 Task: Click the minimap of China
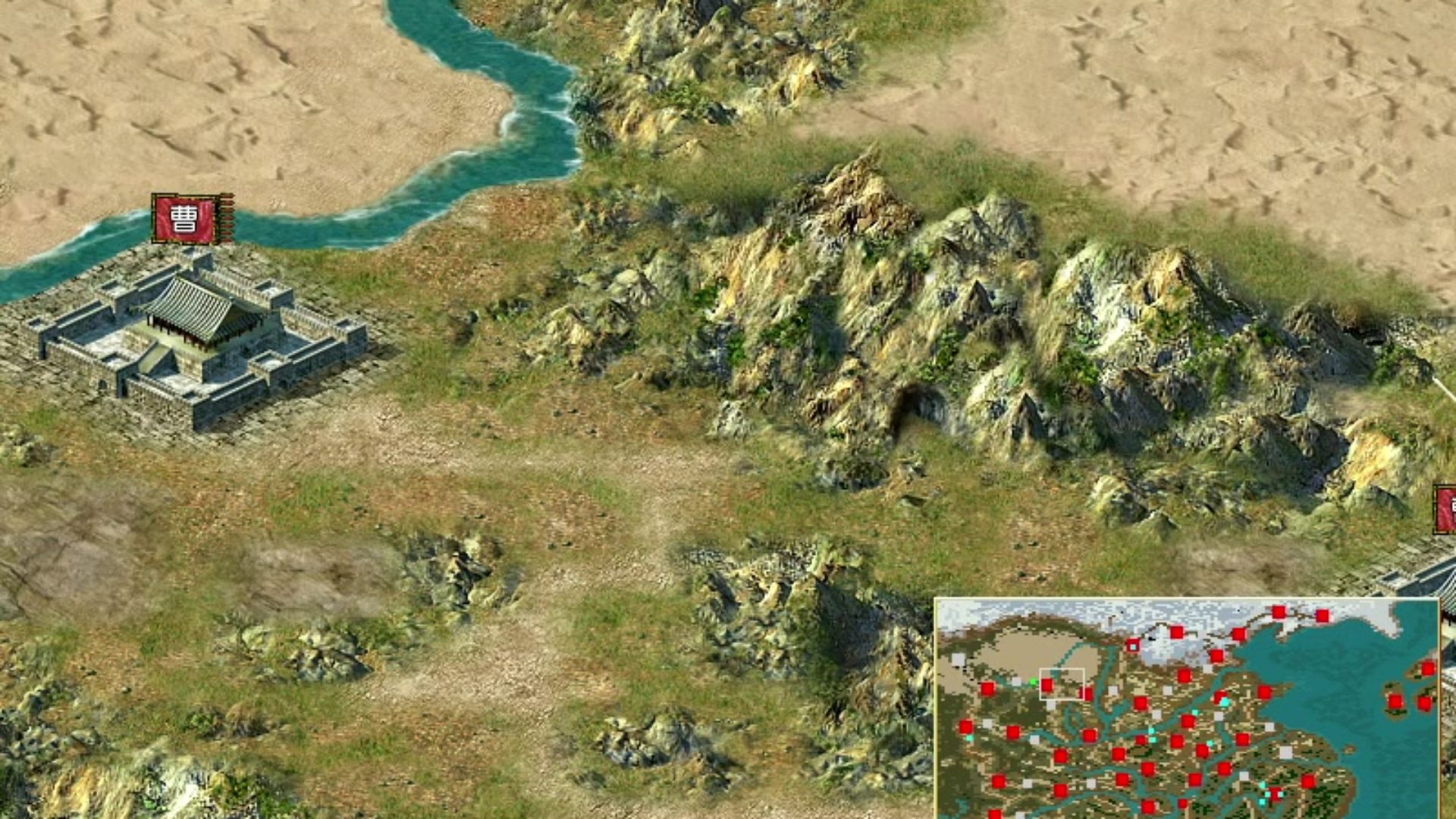(1187, 708)
